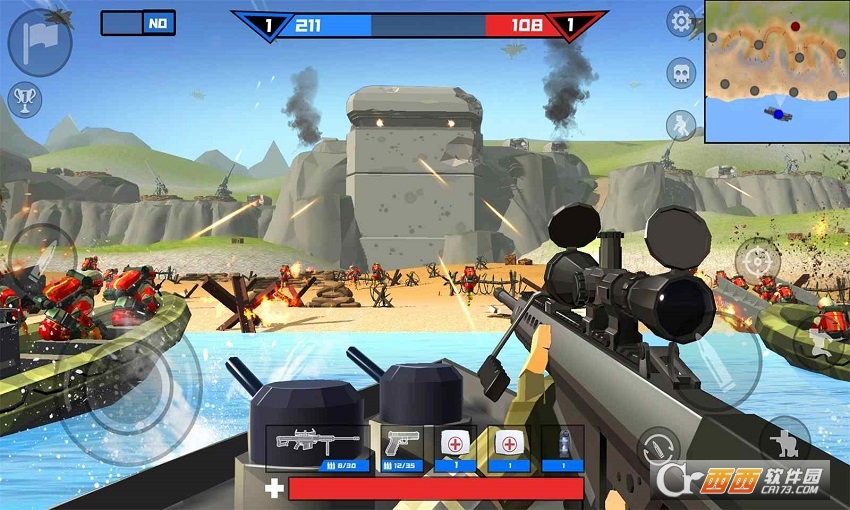The image size is (850, 510).
Task: Toggle the NO switch
Action: pyautogui.click(x=138, y=23)
